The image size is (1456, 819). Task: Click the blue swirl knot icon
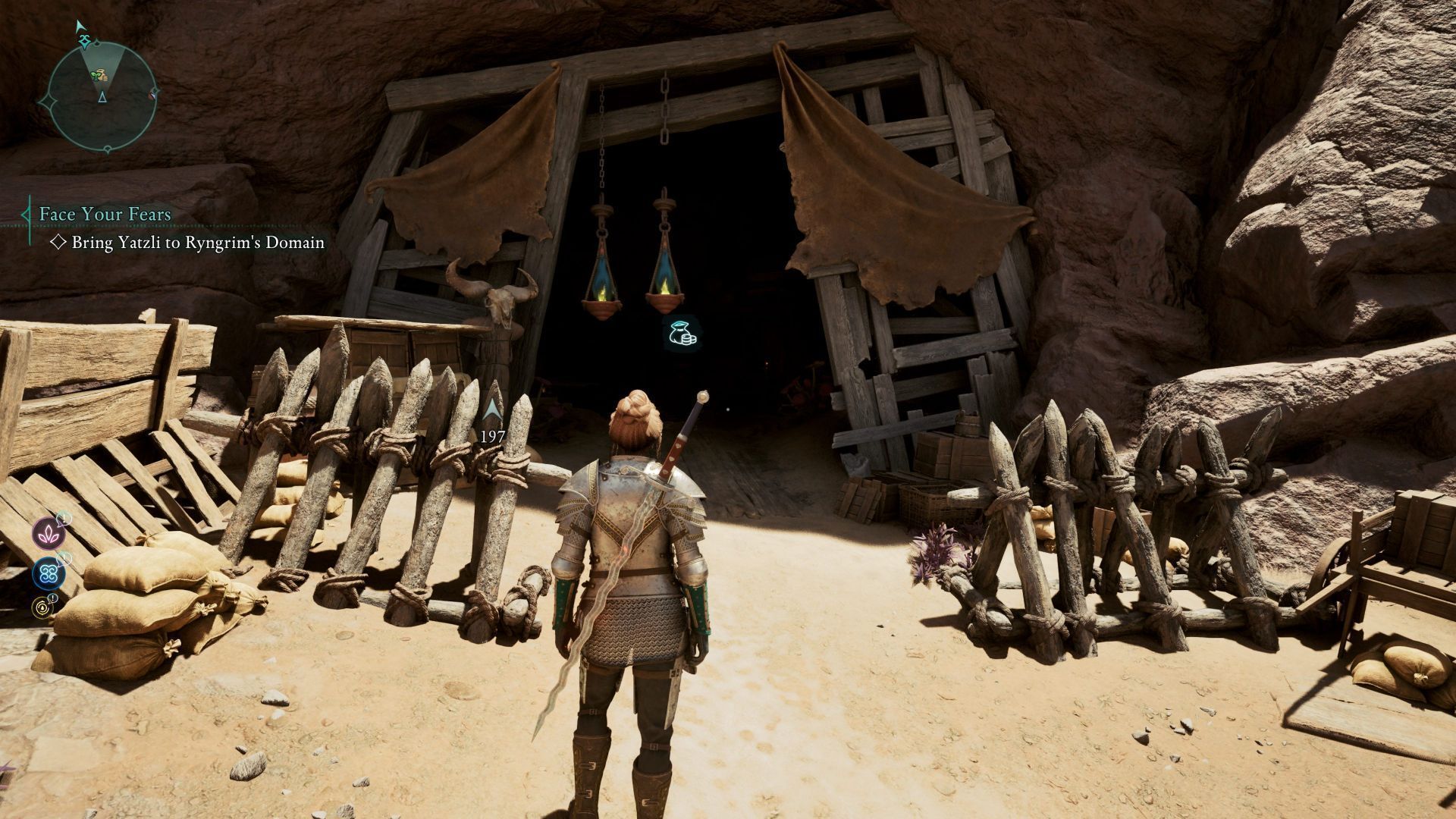tap(48, 573)
